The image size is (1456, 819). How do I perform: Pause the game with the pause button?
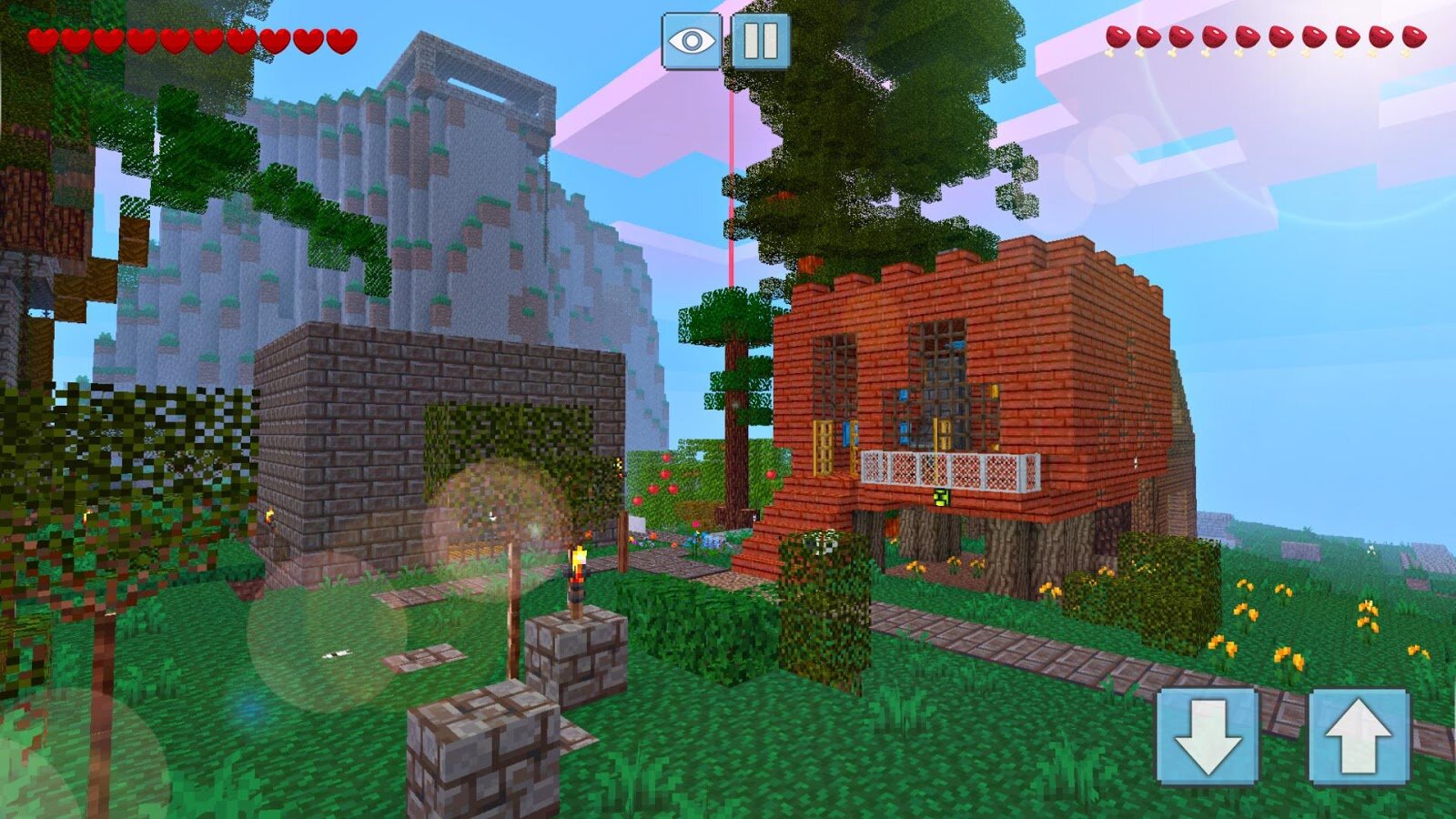[761, 41]
